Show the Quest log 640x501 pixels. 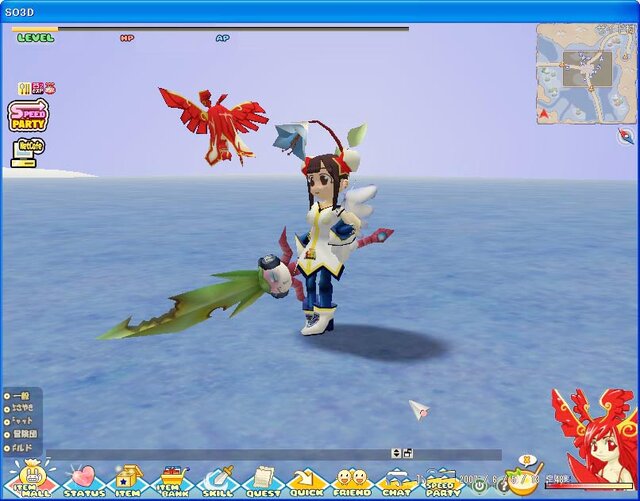tap(264, 480)
